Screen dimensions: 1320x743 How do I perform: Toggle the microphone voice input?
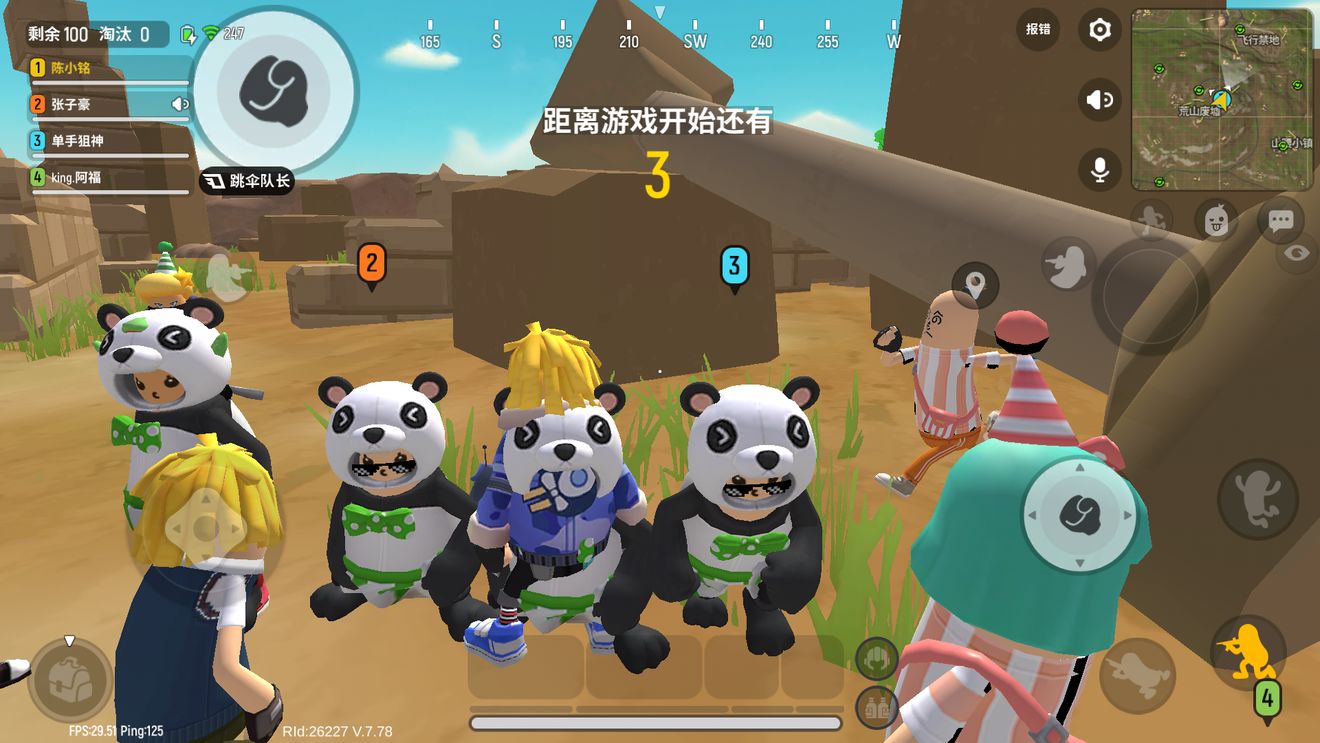[1099, 170]
